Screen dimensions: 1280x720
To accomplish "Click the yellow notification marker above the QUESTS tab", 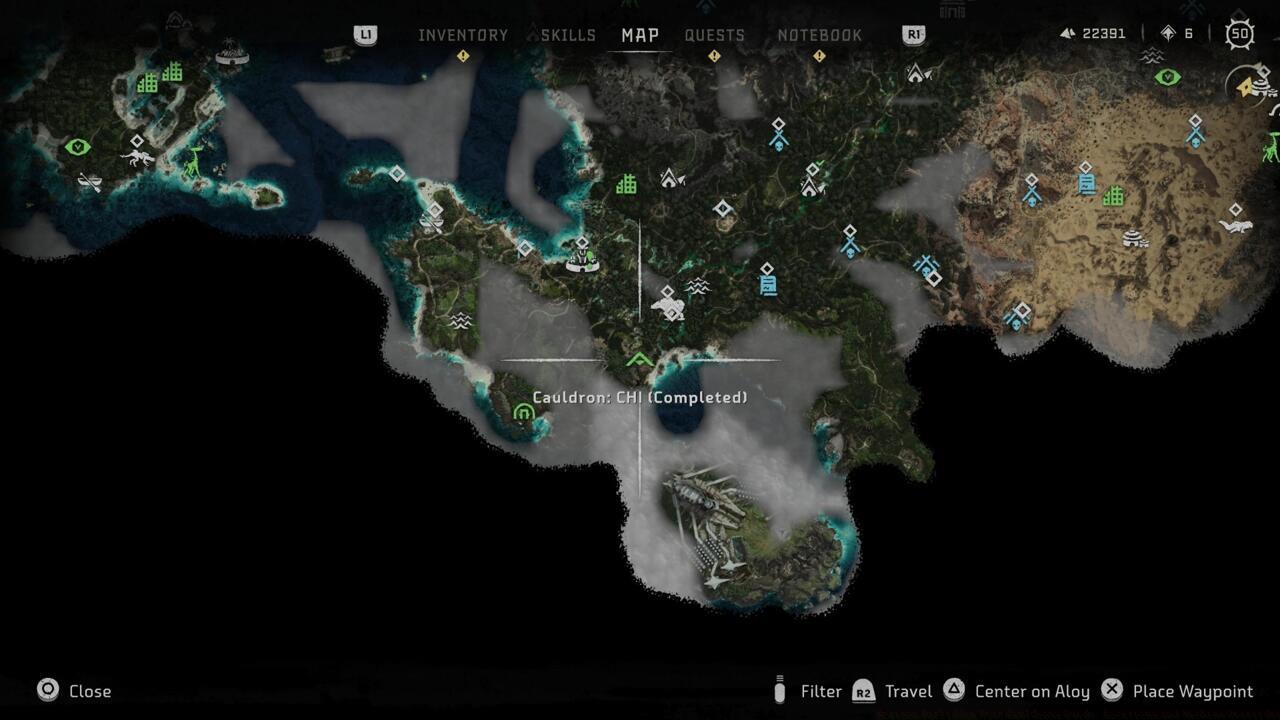I will 713,57.
